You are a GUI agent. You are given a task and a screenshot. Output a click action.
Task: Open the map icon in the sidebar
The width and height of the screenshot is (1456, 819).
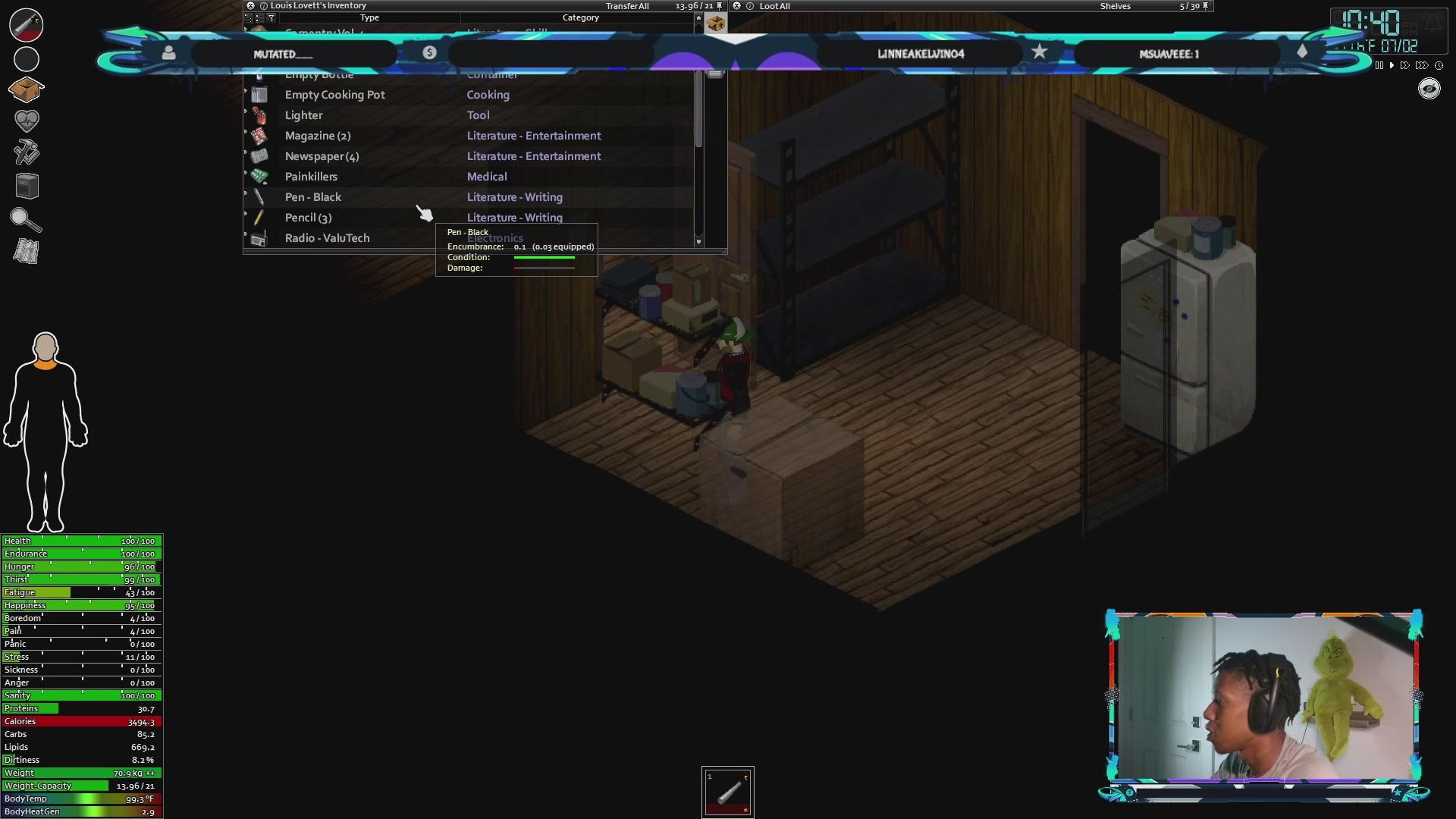[26, 251]
